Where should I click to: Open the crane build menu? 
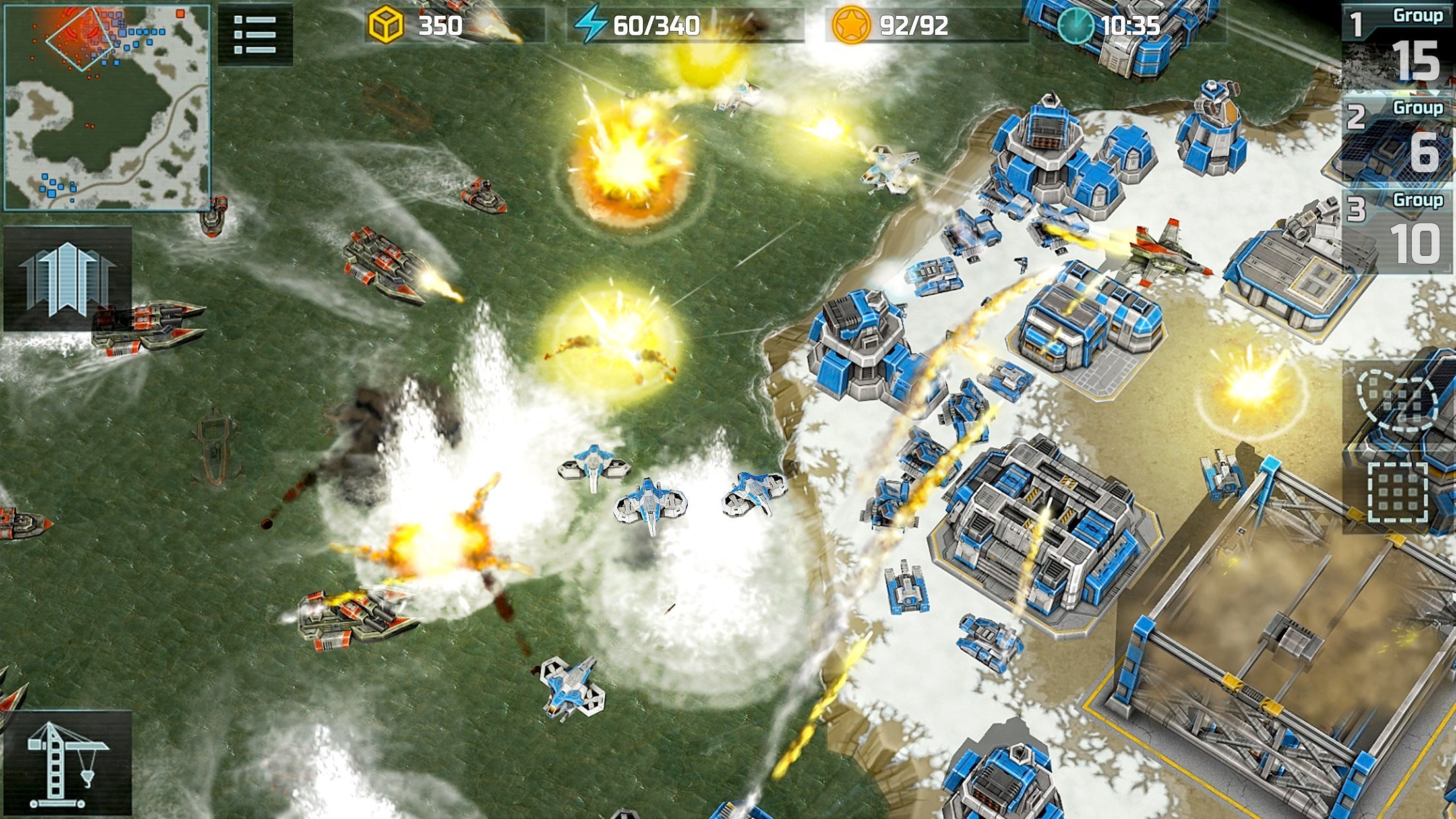pyautogui.click(x=67, y=764)
